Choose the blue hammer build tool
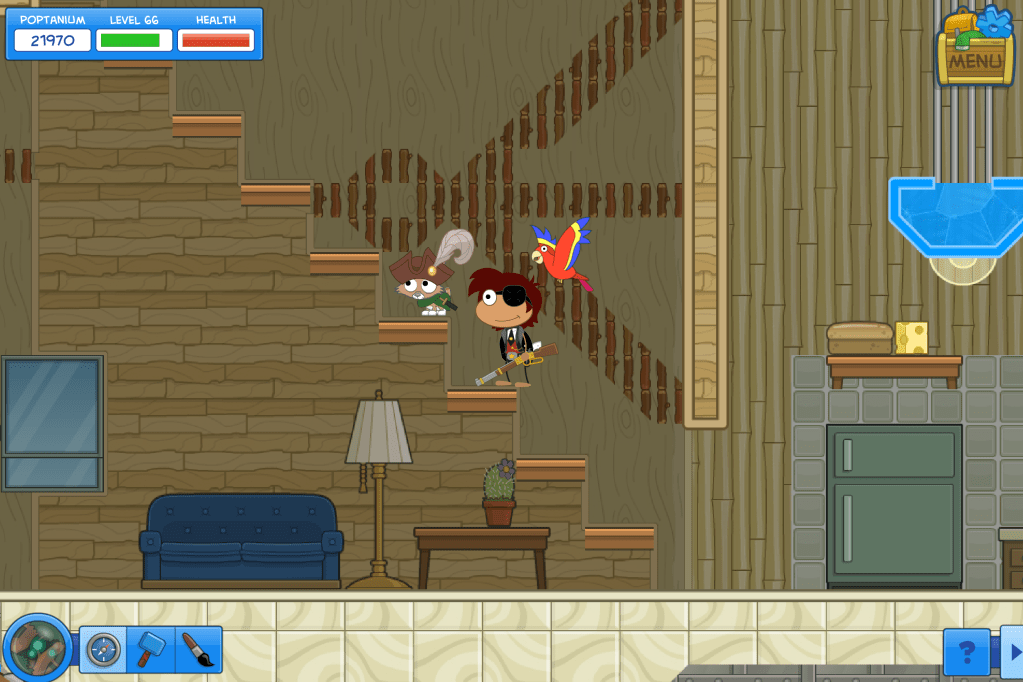 click(x=150, y=650)
